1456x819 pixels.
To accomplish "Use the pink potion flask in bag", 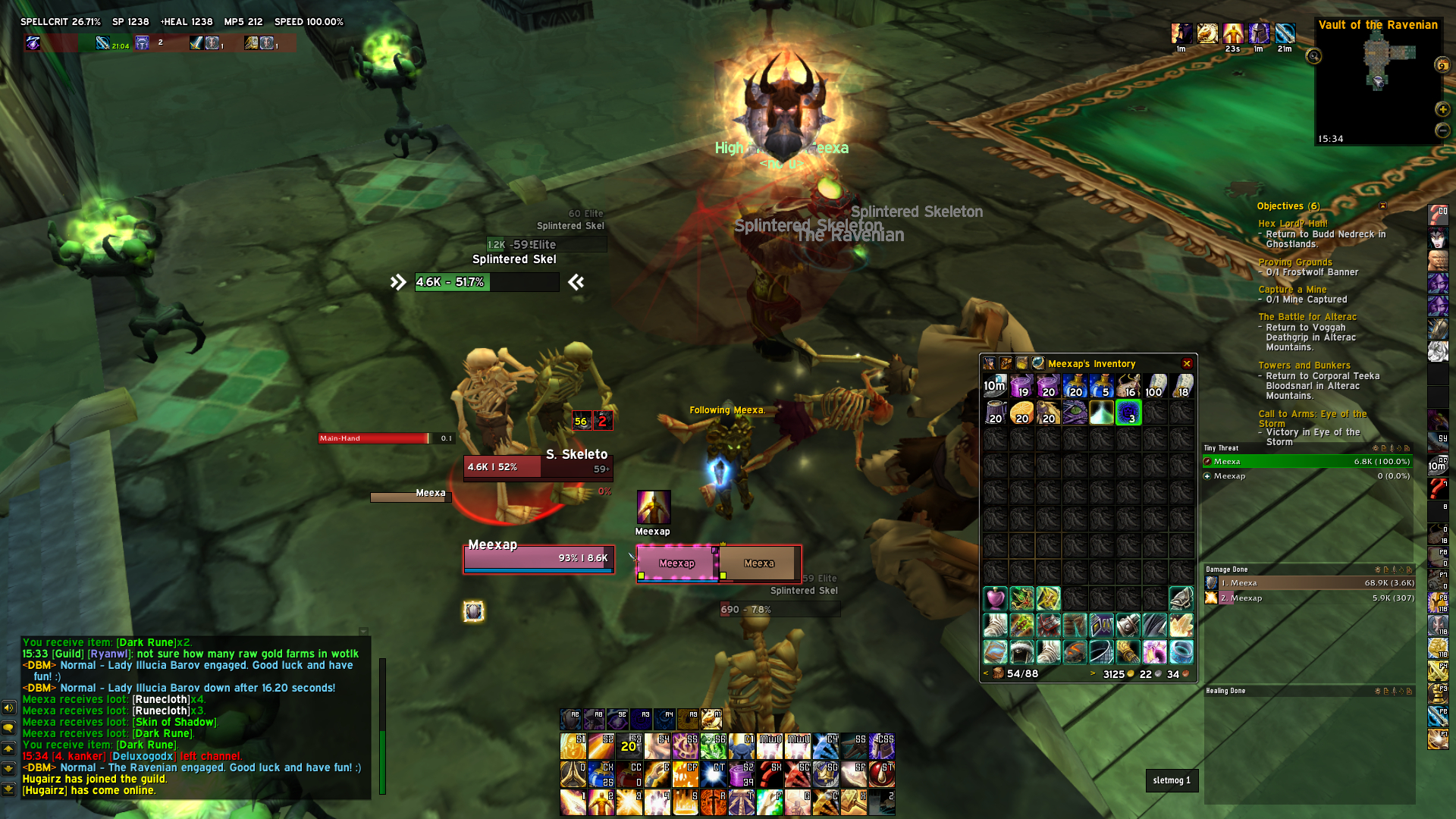I will (x=995, y=598).
